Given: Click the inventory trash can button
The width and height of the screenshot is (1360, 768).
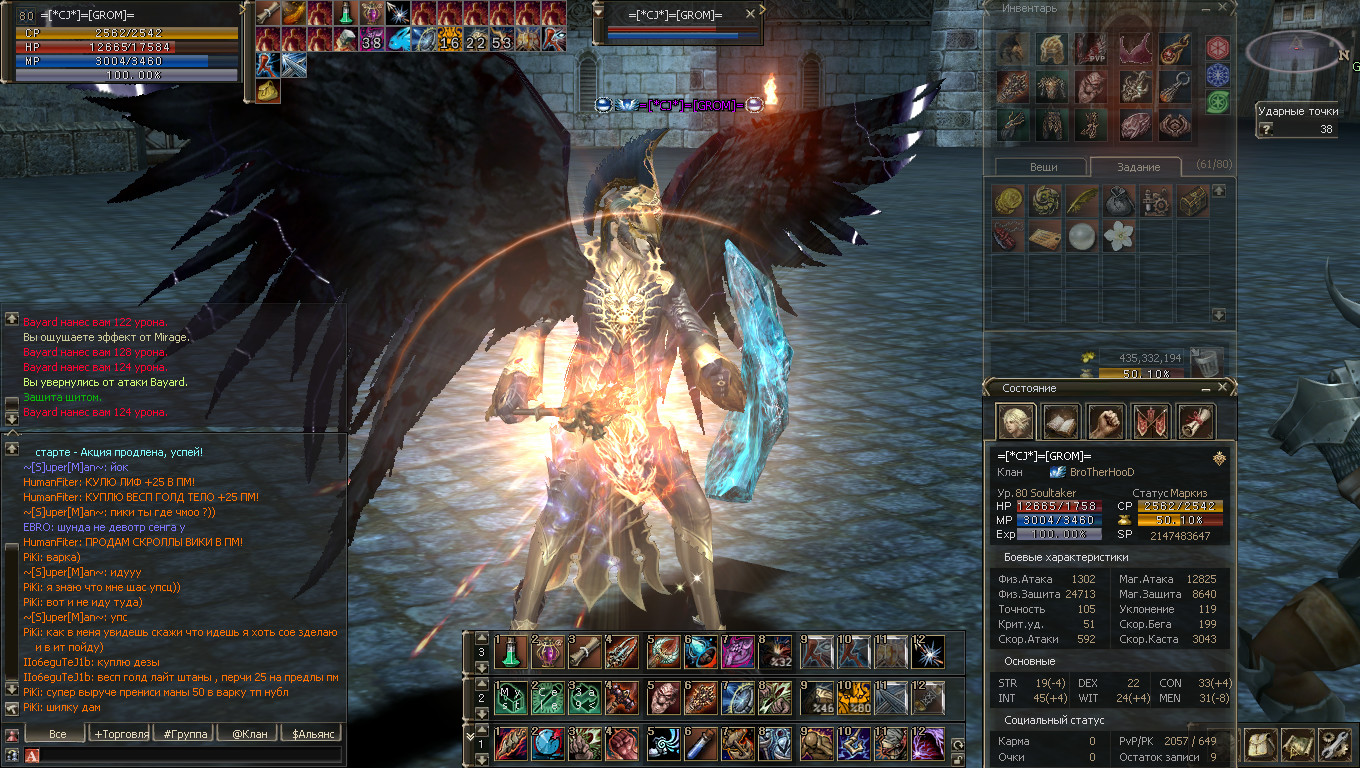Looking at the screenshot, I should pos(1207,362).
